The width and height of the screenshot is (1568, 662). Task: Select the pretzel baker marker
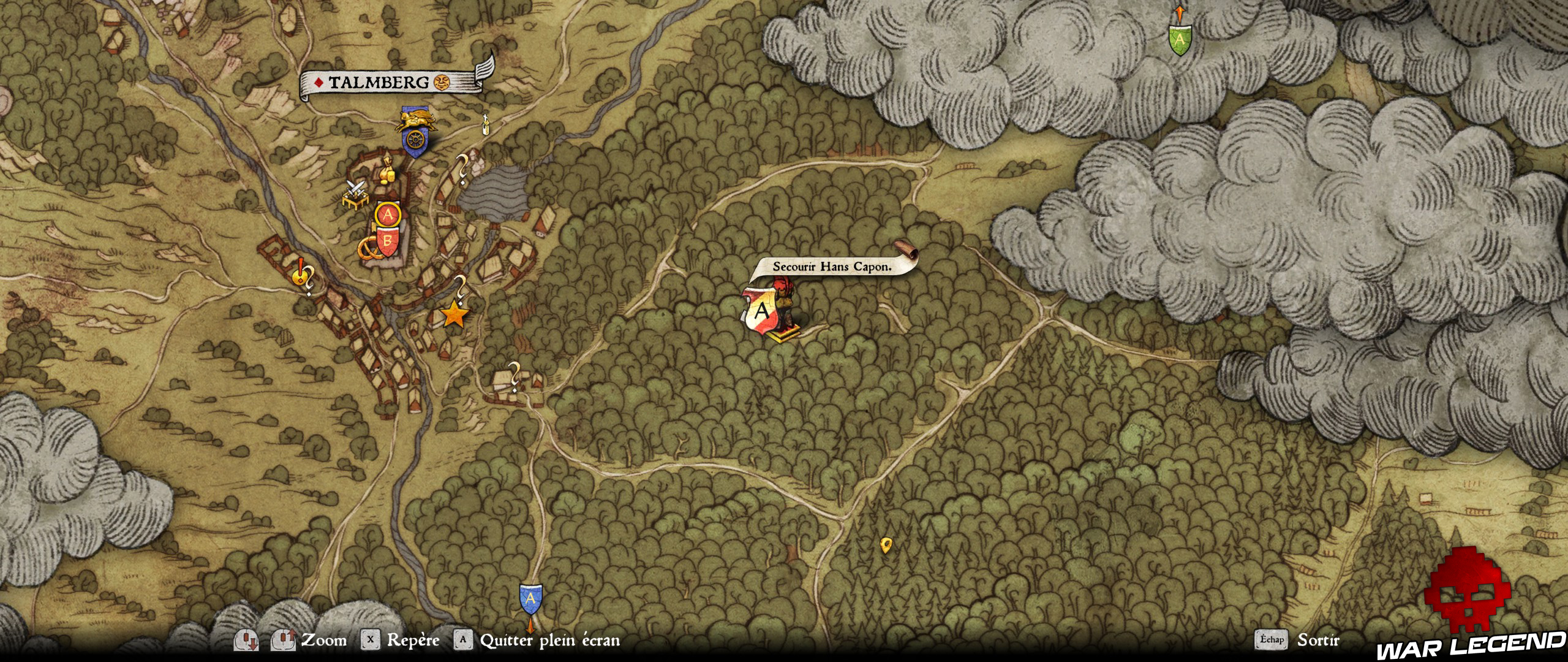point(367,249)
